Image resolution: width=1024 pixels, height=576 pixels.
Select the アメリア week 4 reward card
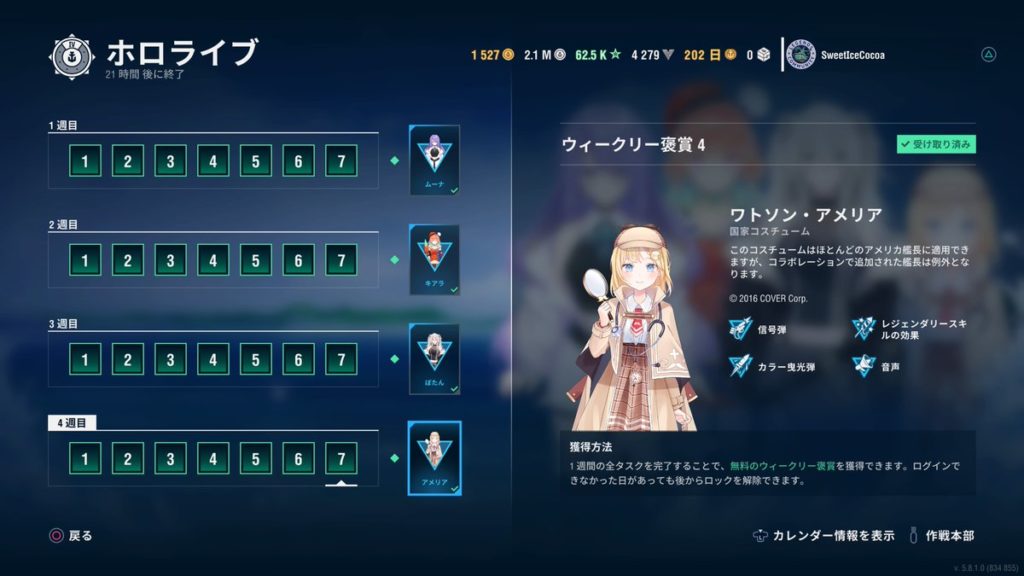[434, 457]
